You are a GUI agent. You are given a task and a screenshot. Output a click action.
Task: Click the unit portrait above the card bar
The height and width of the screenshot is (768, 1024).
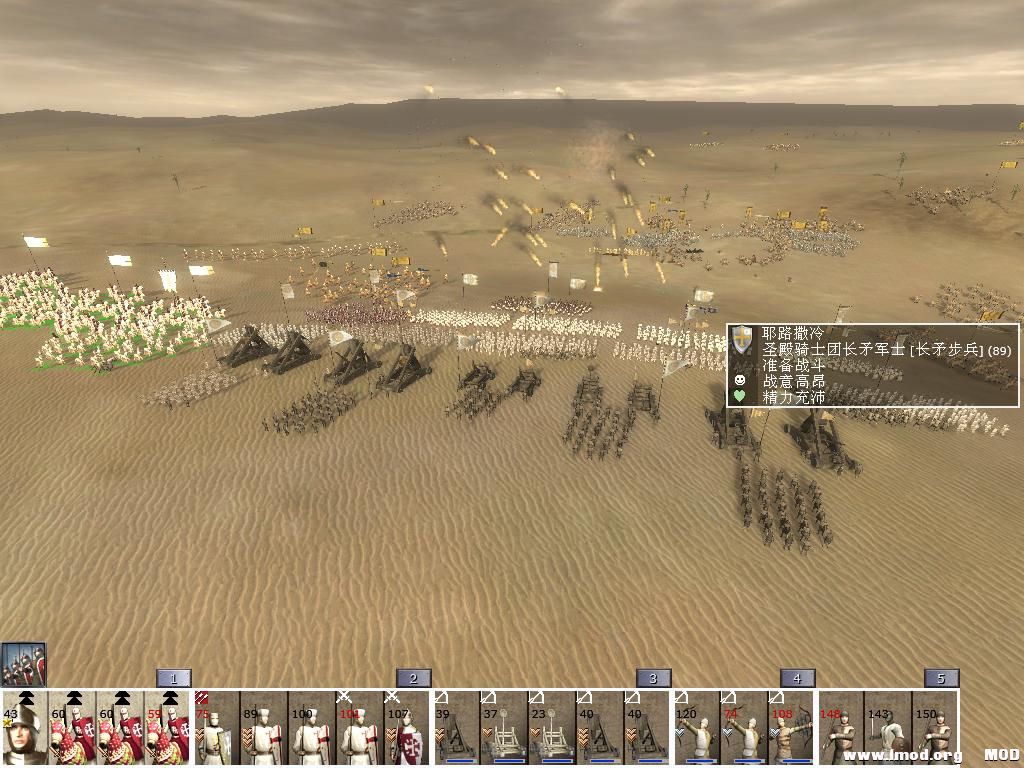[24, 664]
